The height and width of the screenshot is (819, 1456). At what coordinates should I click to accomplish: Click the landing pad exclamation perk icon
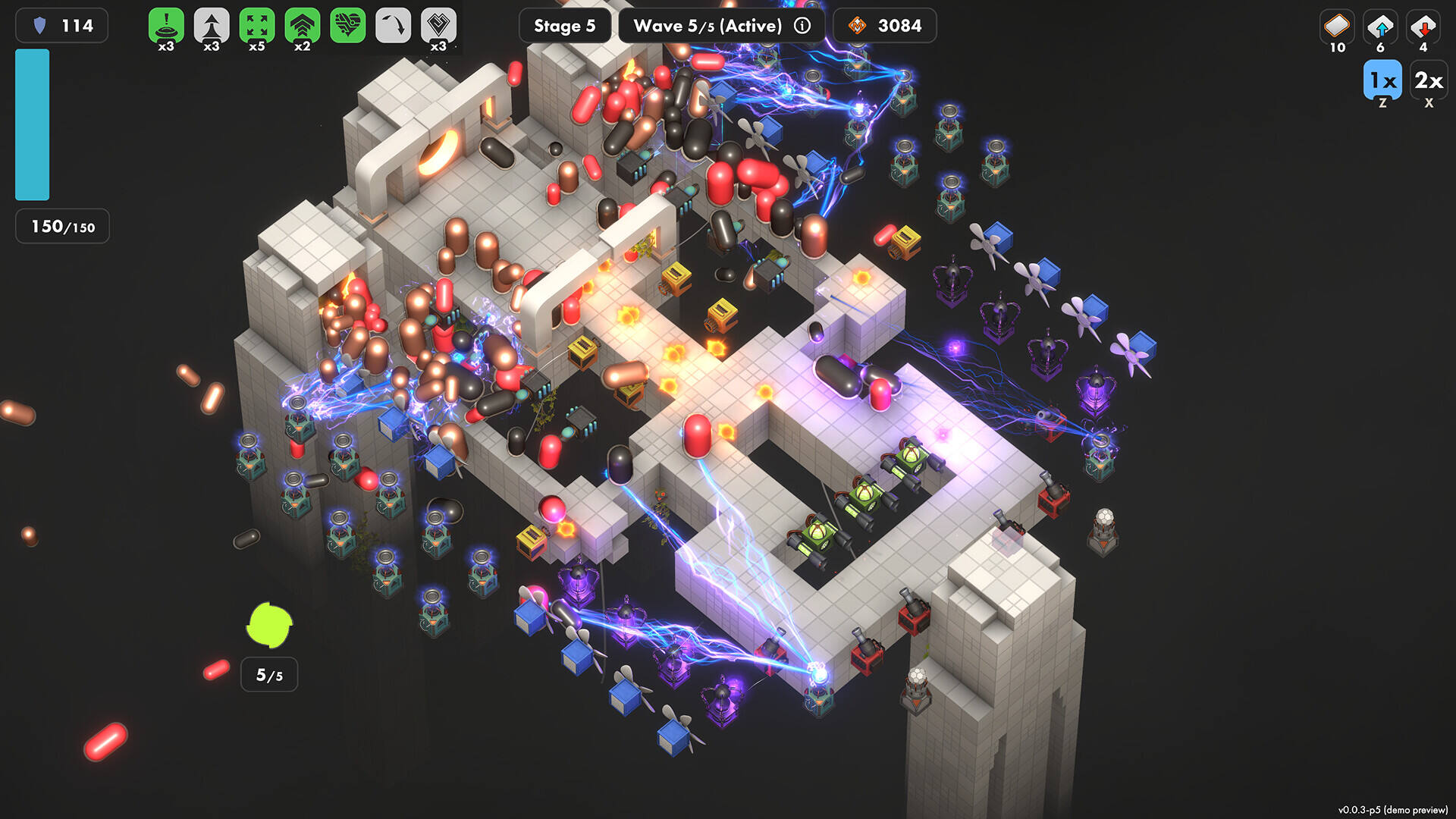(166, 26)
